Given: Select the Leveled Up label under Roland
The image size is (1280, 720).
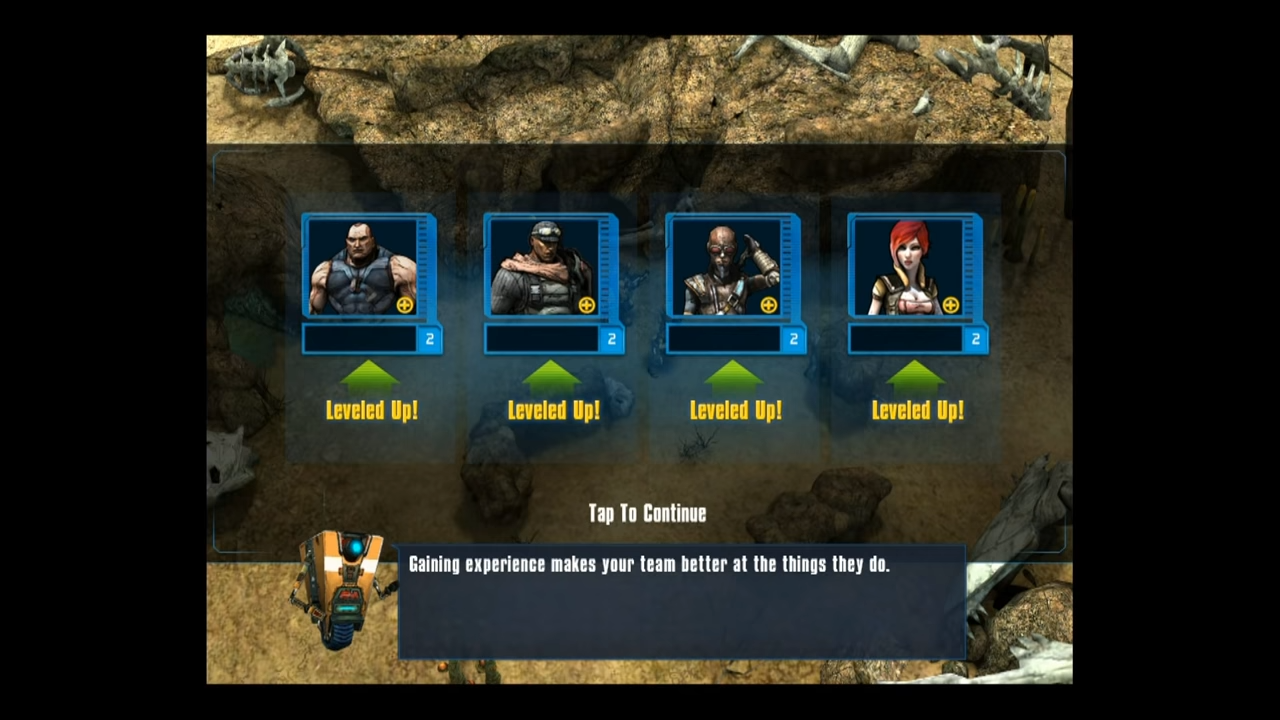Looking at the screenshot, I should (553, 410).
